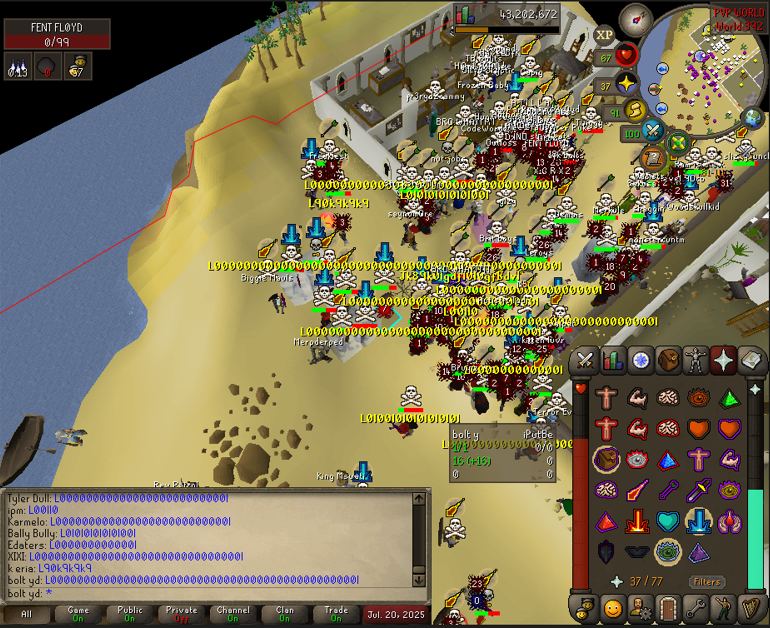Select the Clan chat filter tab
This screenshot has height=628, width=770.
285,614
